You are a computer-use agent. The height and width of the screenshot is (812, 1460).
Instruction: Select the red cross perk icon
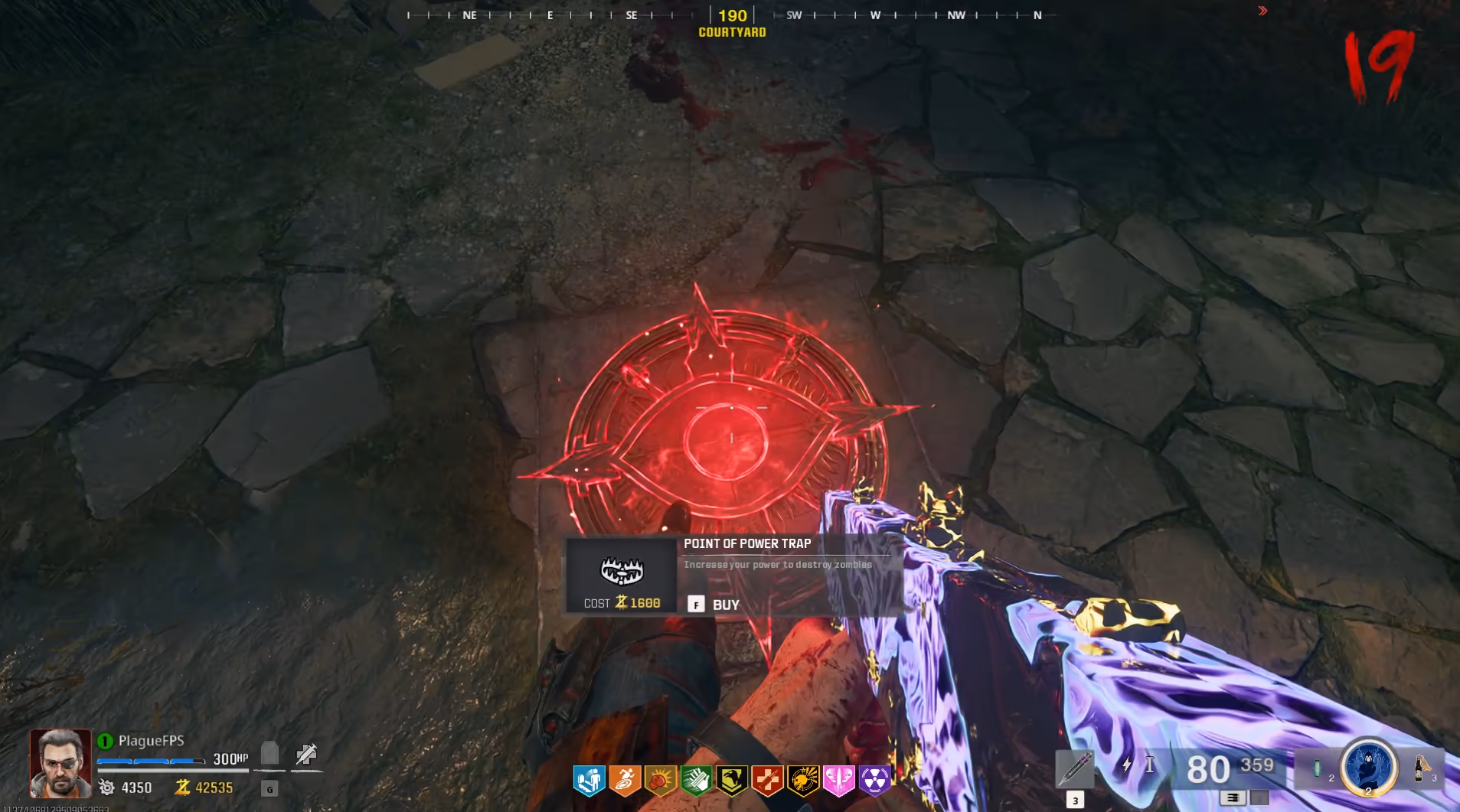(767, 781)
